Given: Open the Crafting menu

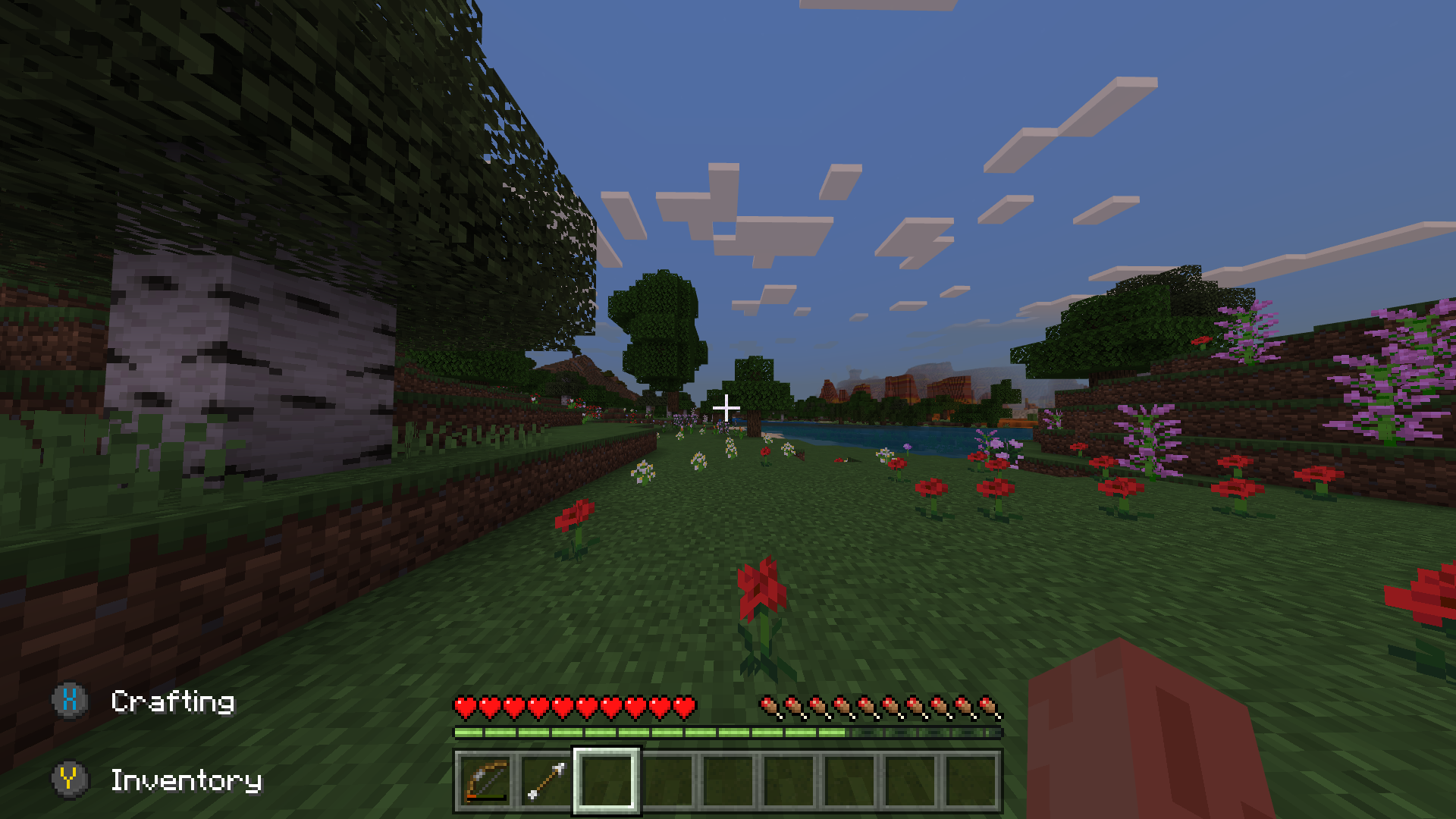Looking at the screenshot, I should [172, 701].
